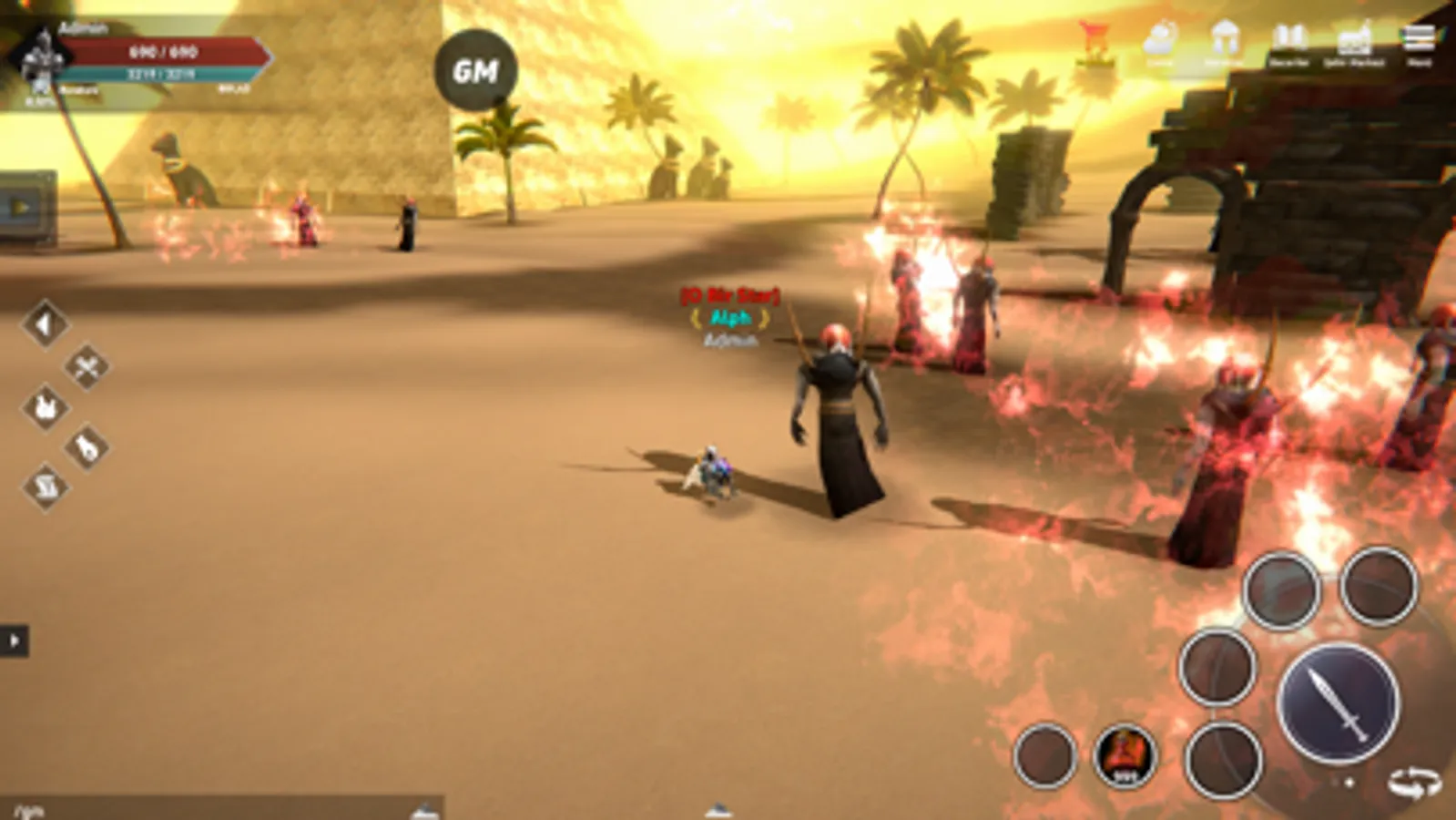Activate the fire skill costing 599
The image size is (1456, 820).
(1123, 752)
